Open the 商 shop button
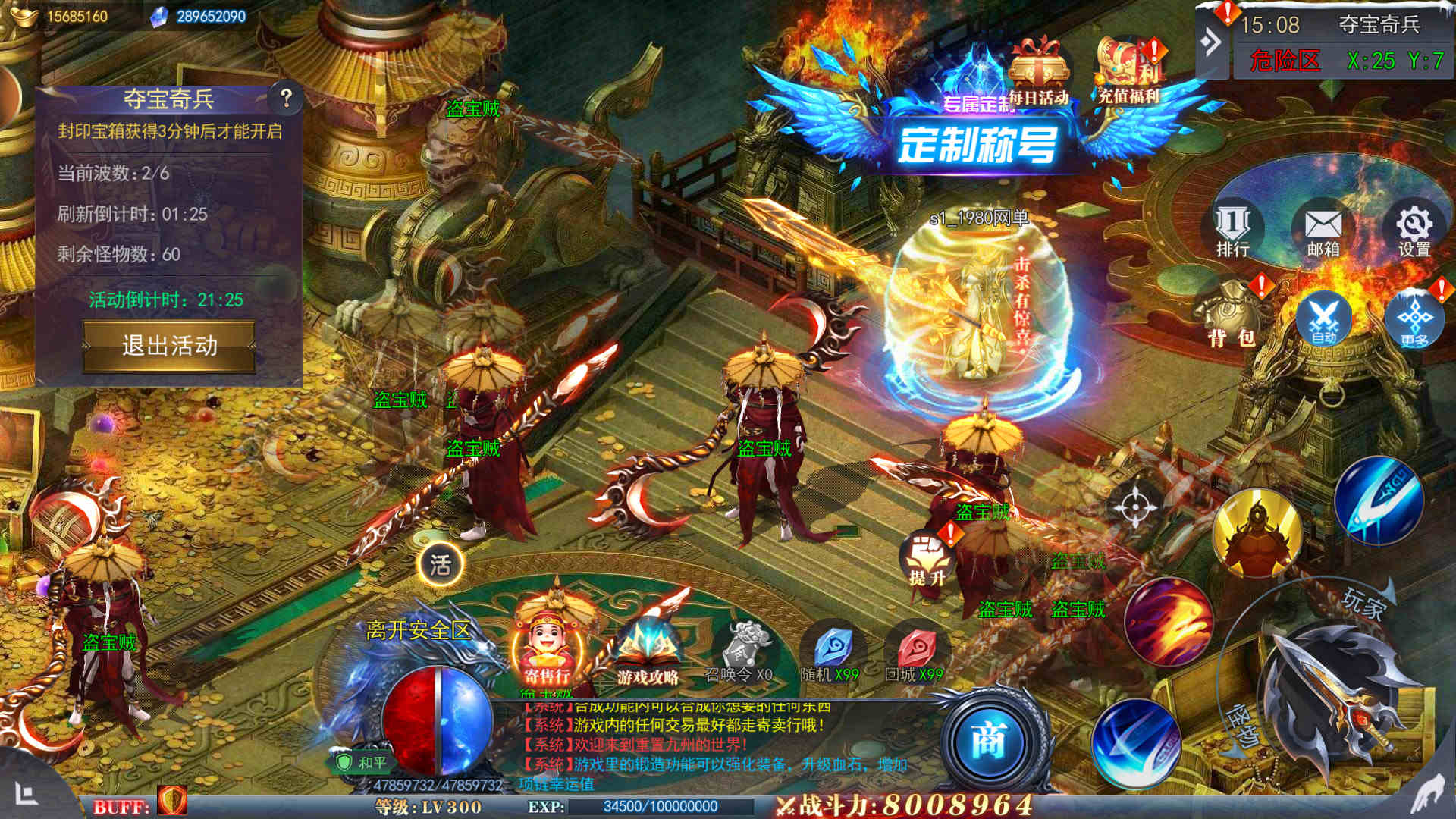1456x819 pixels. pos(989,741)
